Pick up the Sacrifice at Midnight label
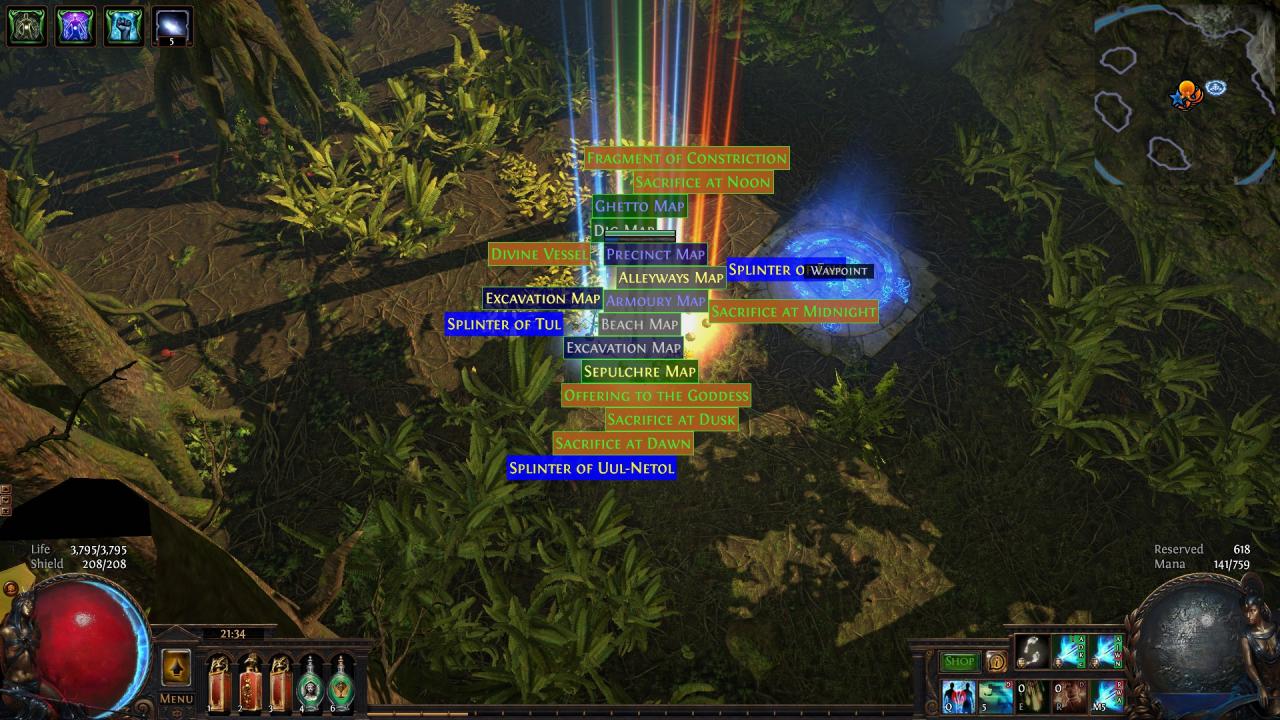1280x720 pixels. click(x=793, y=311)
